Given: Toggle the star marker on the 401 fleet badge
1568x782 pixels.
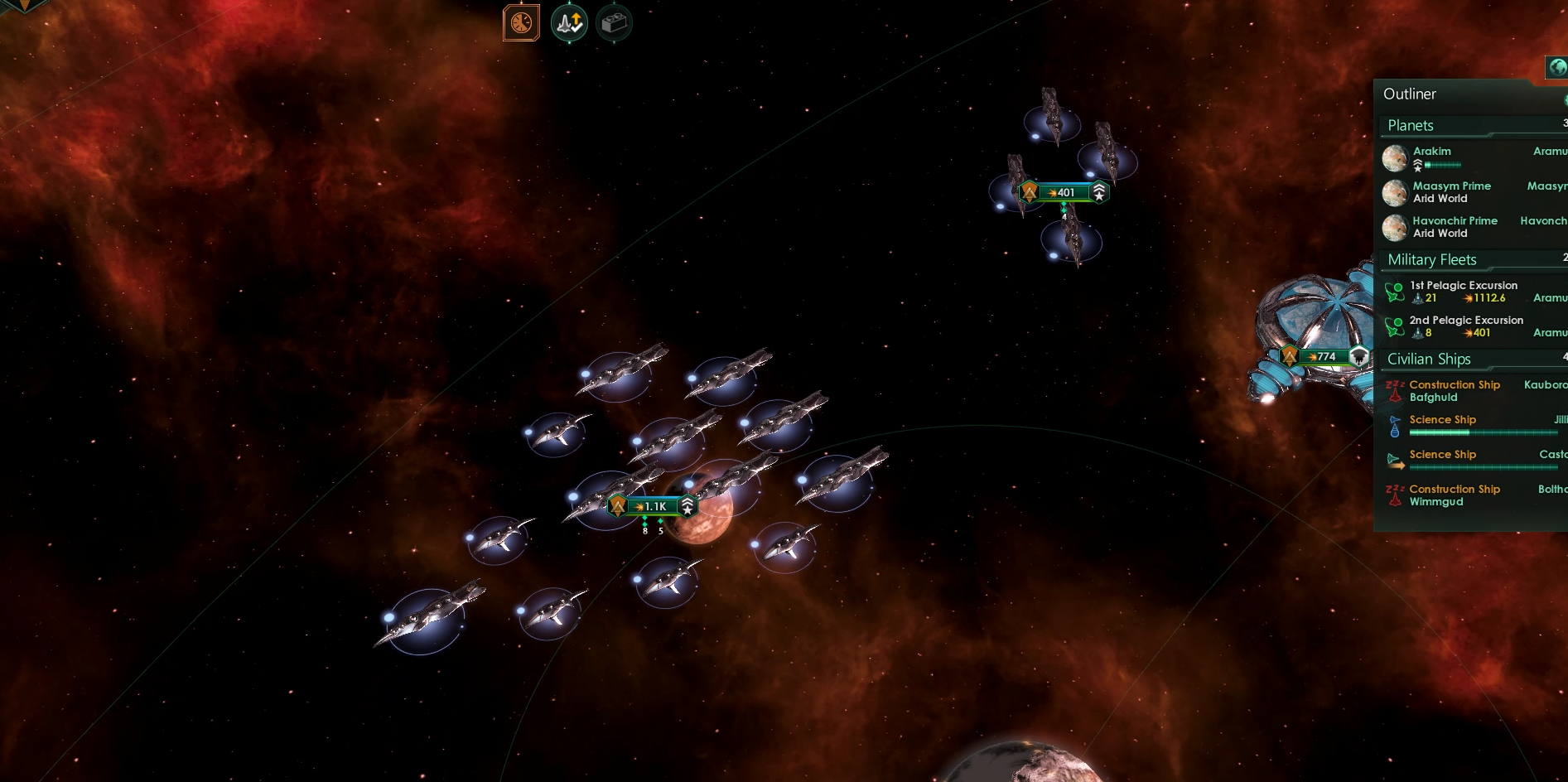Looking at the screenshot, I should pyautogui.click(x=1099, y=191).
